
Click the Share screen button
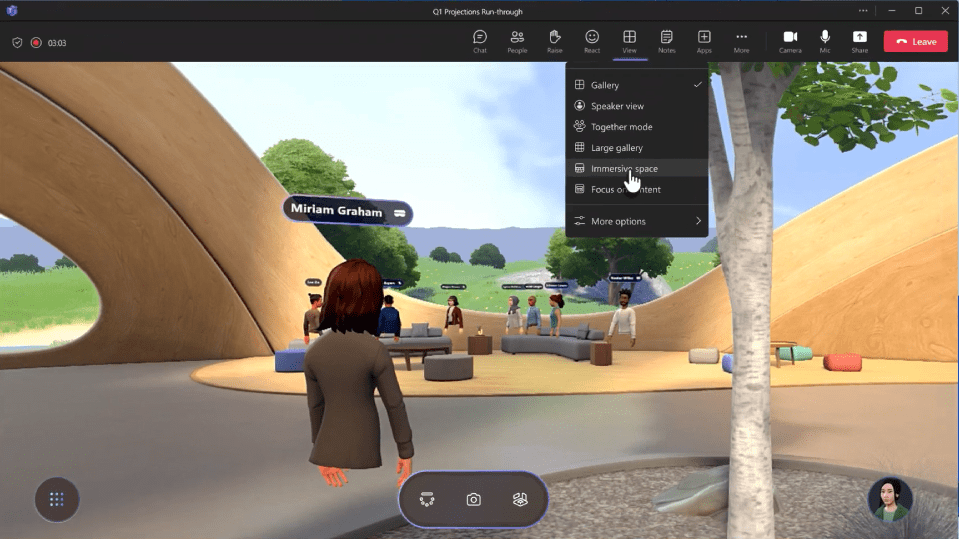coord(860,41)
